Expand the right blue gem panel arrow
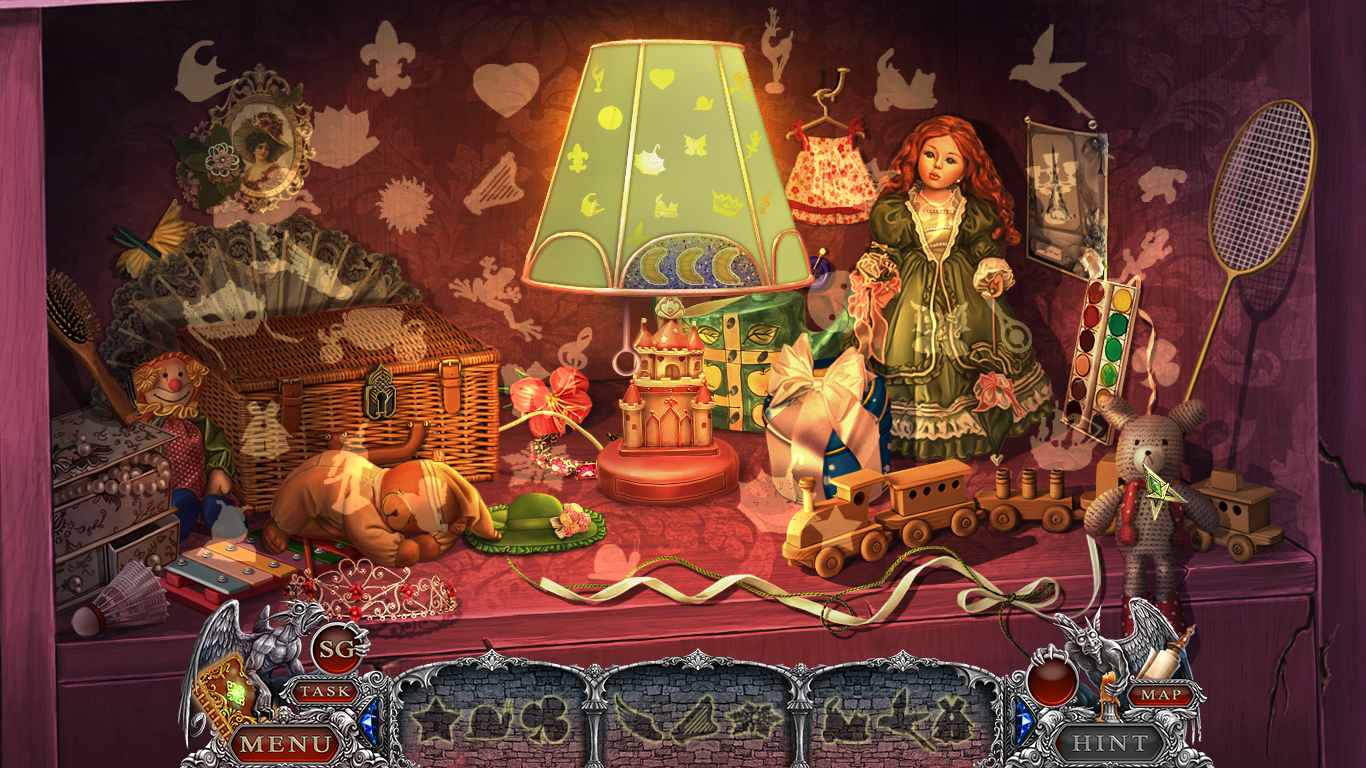The width and height of the screenshot is (1366, 768). click(x=1024, y=722)
